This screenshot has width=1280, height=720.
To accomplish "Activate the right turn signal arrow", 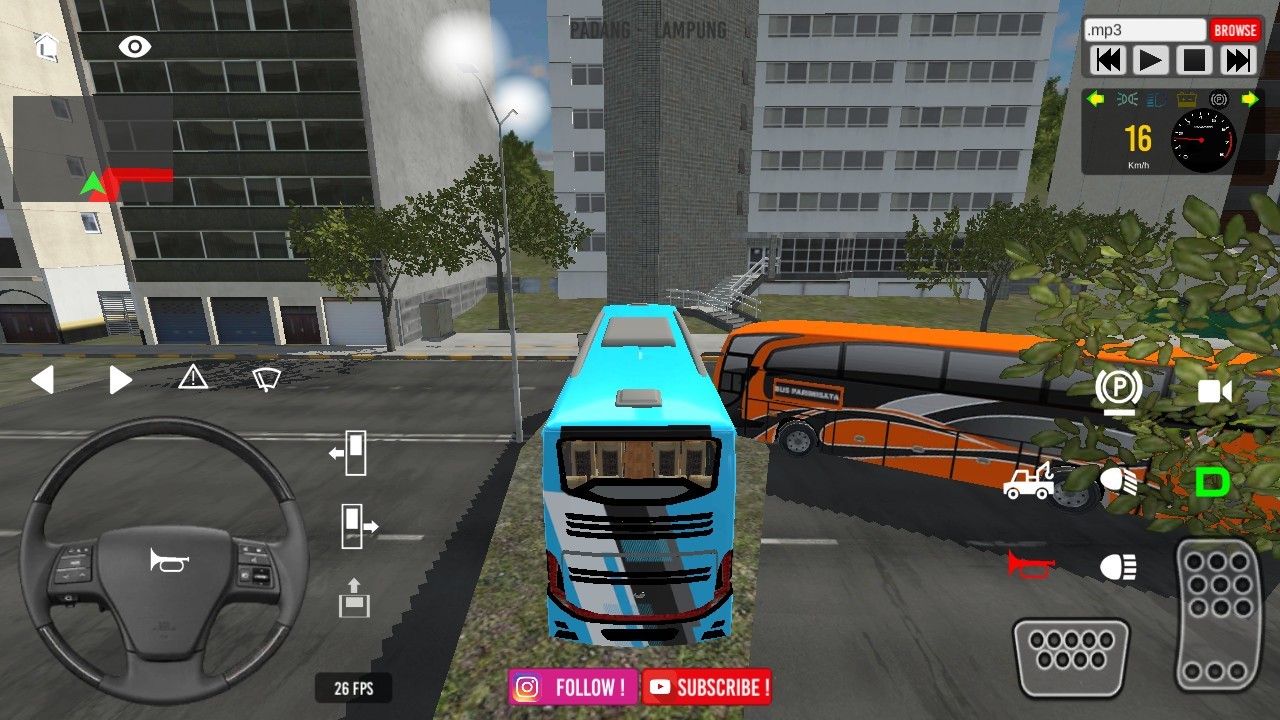I will (x=120, y=380).
